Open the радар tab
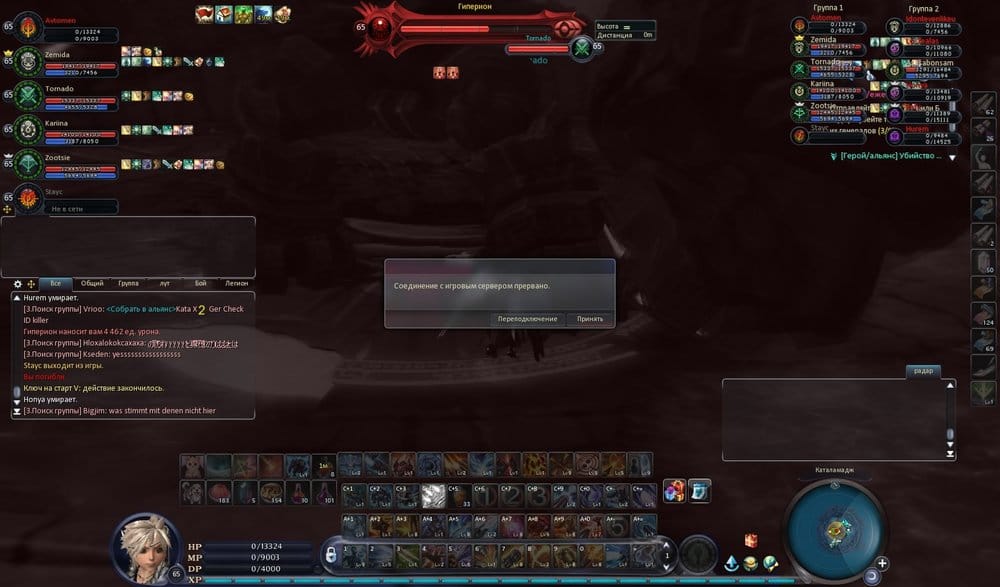Screen dimensions: 1000x587 (923, 371)
